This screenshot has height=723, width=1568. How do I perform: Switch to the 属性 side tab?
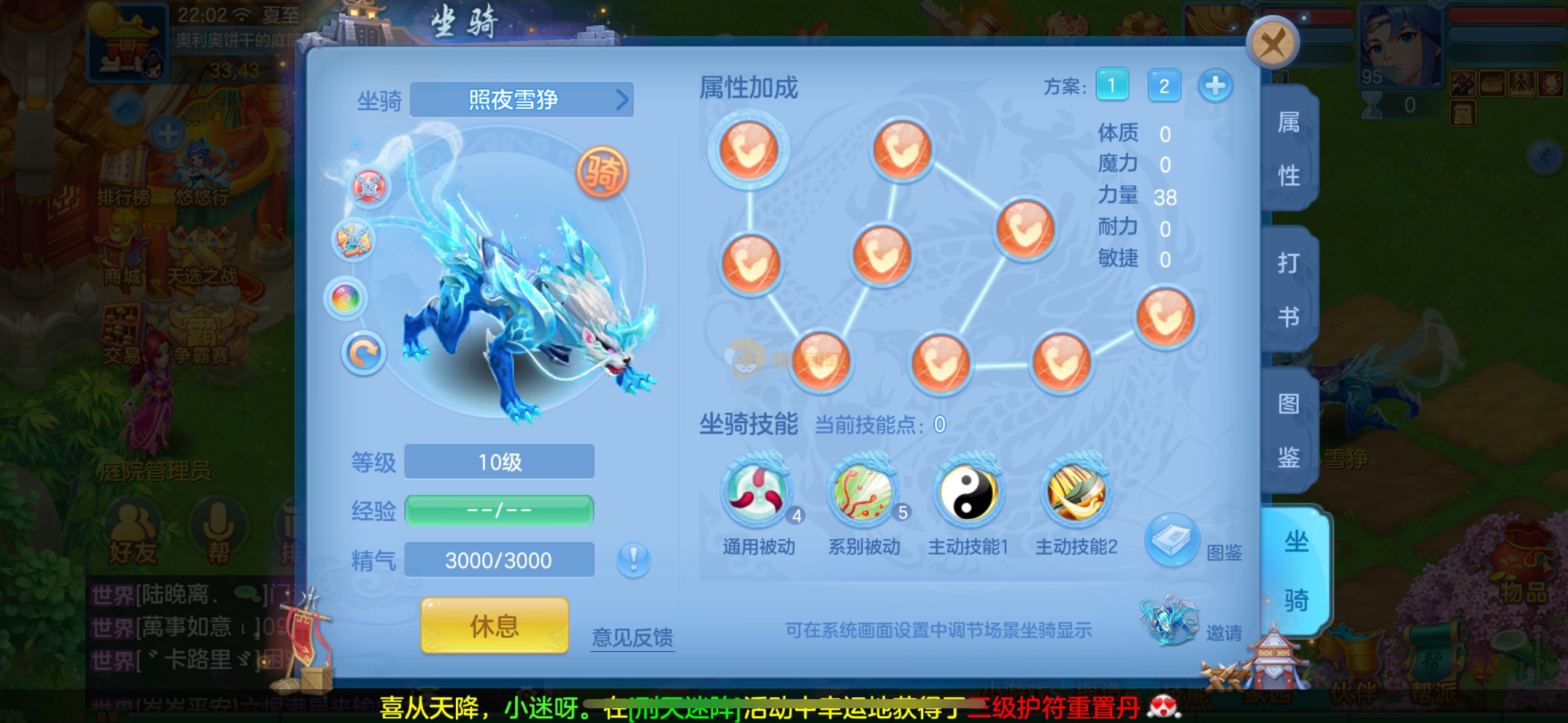[1288, 149]
